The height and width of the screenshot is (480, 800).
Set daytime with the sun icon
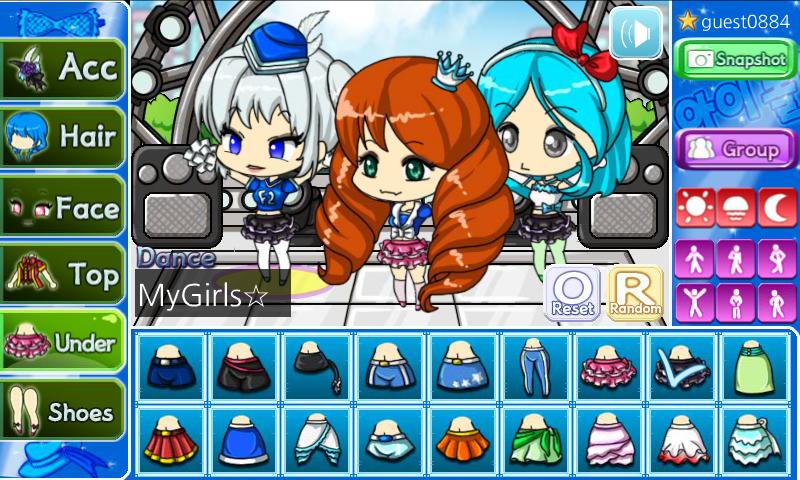(x=694, y=207)
